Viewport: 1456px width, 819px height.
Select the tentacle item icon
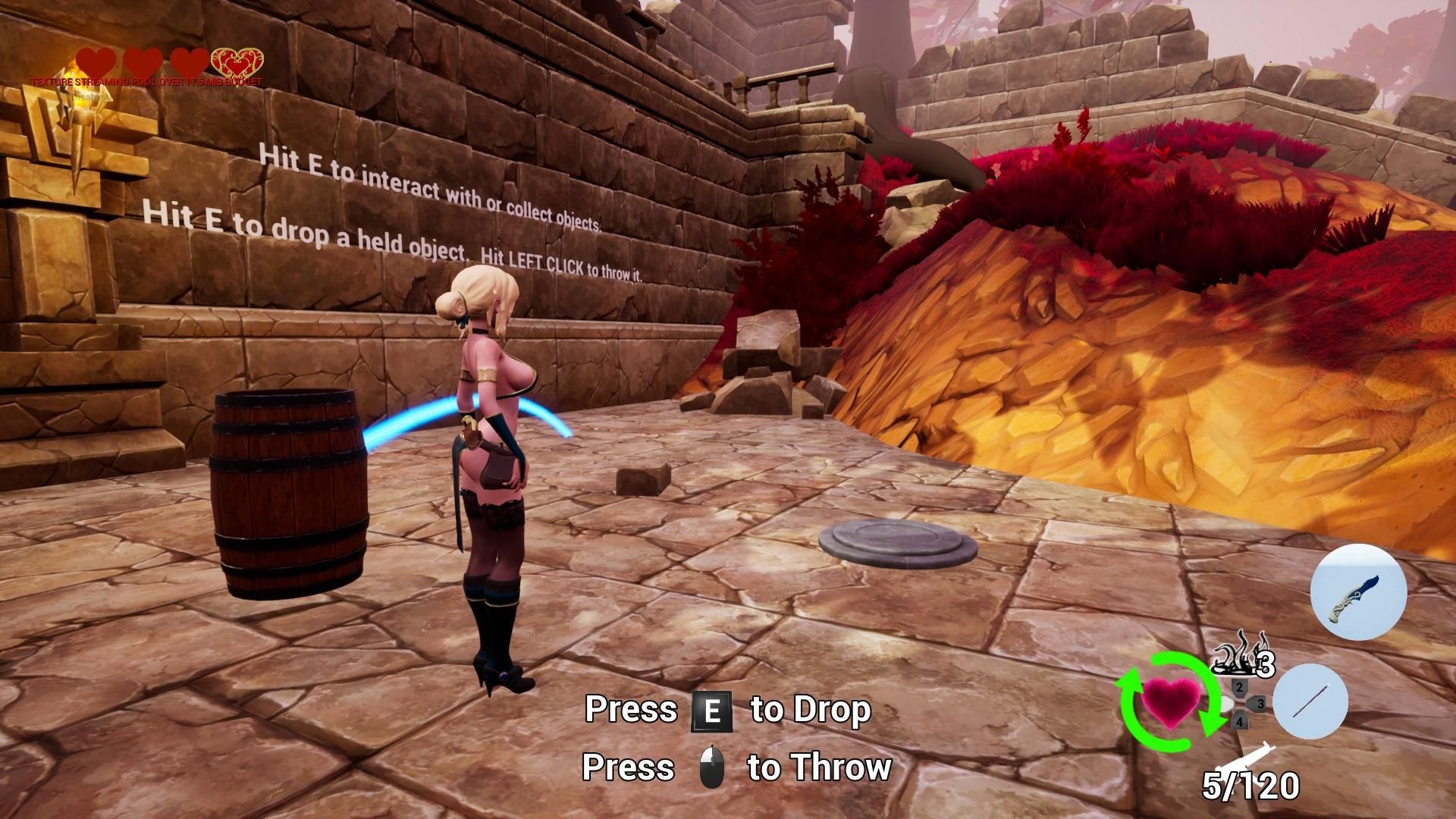[1234, 654]
